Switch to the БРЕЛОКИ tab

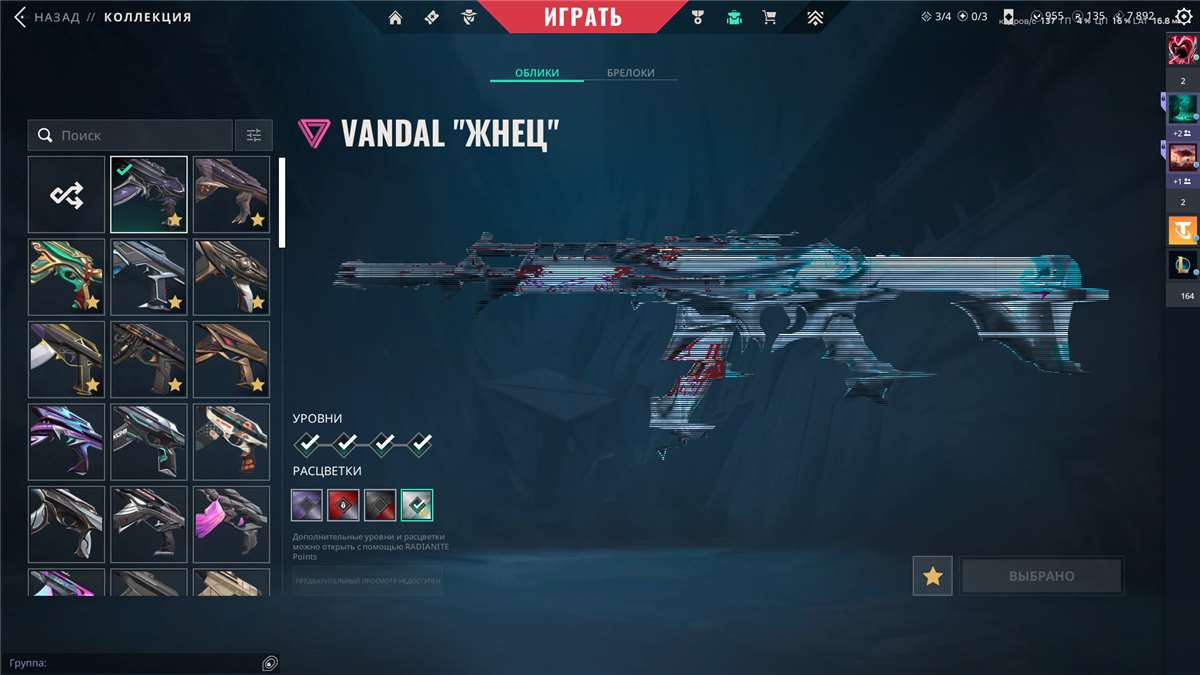[630, 73]
